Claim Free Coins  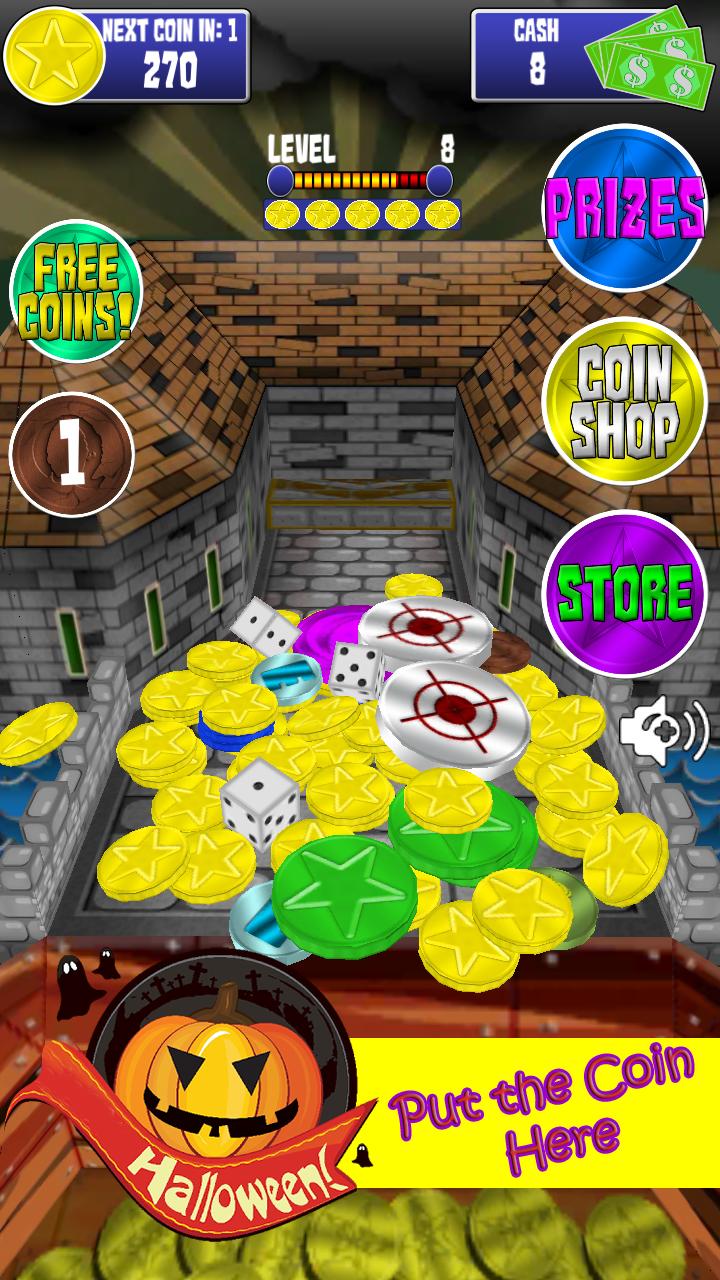tap(75, 290)
